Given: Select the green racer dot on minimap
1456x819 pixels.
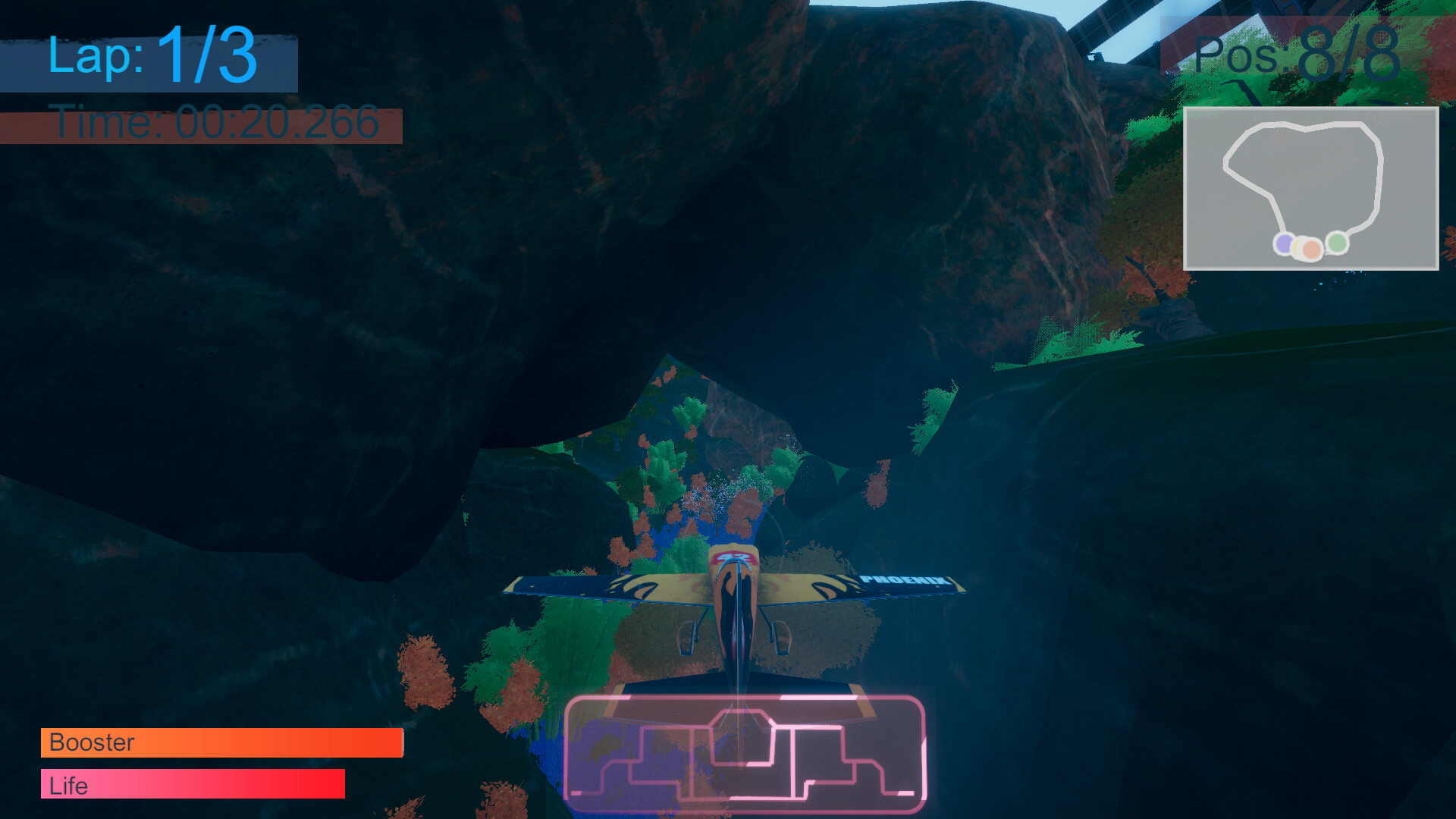Looking at the screenshot, I should (1337, 242).
